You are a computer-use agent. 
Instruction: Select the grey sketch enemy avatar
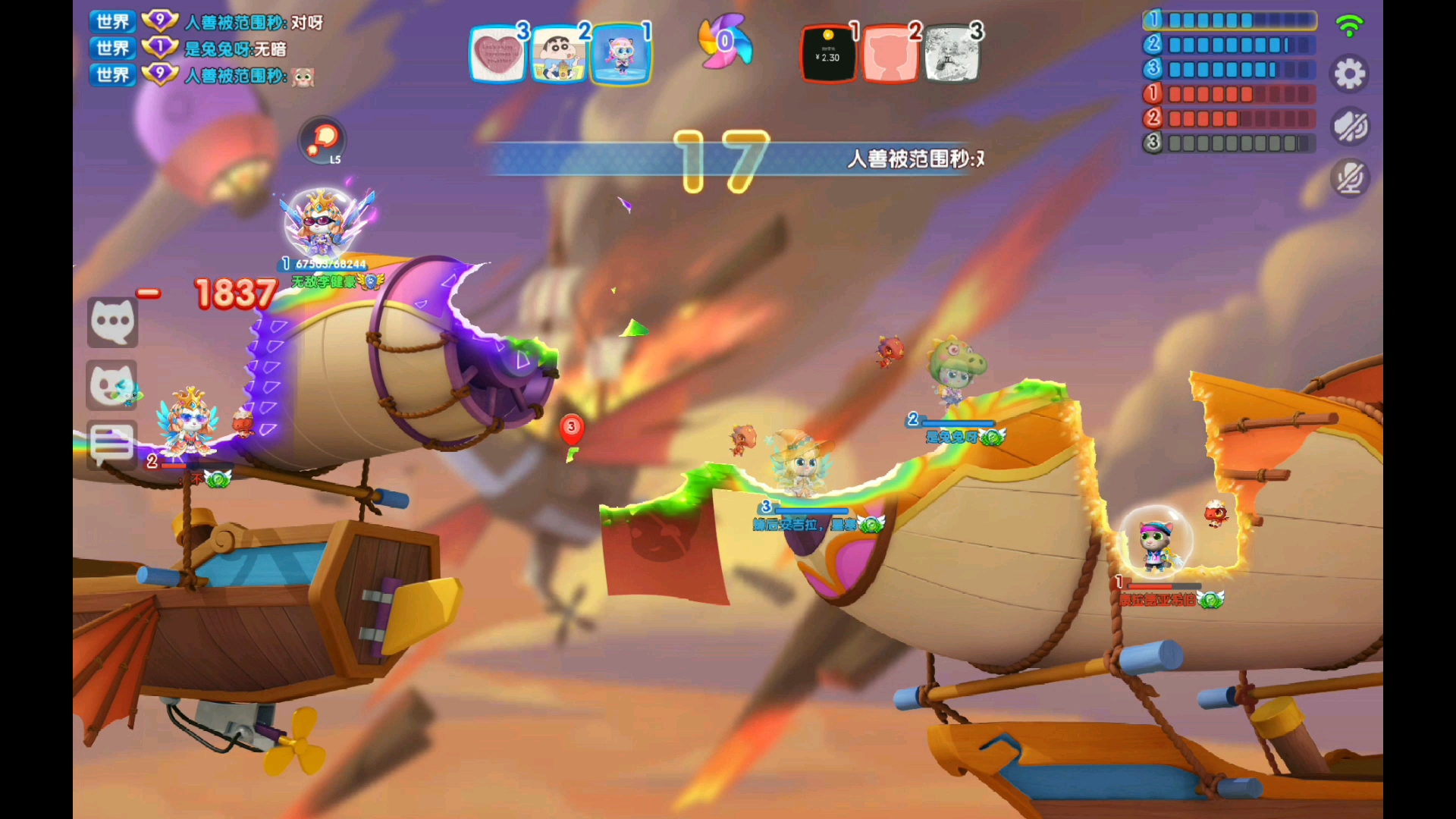pos(952,55)
